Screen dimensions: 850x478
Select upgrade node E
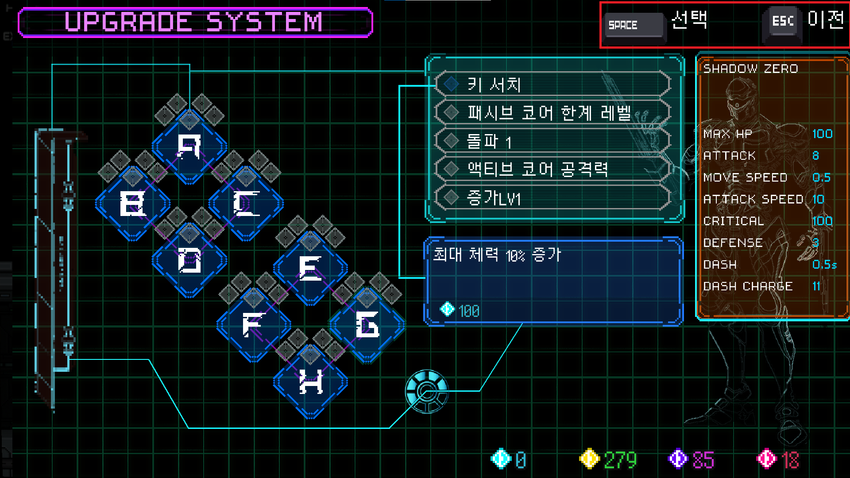tap(311, 268)
